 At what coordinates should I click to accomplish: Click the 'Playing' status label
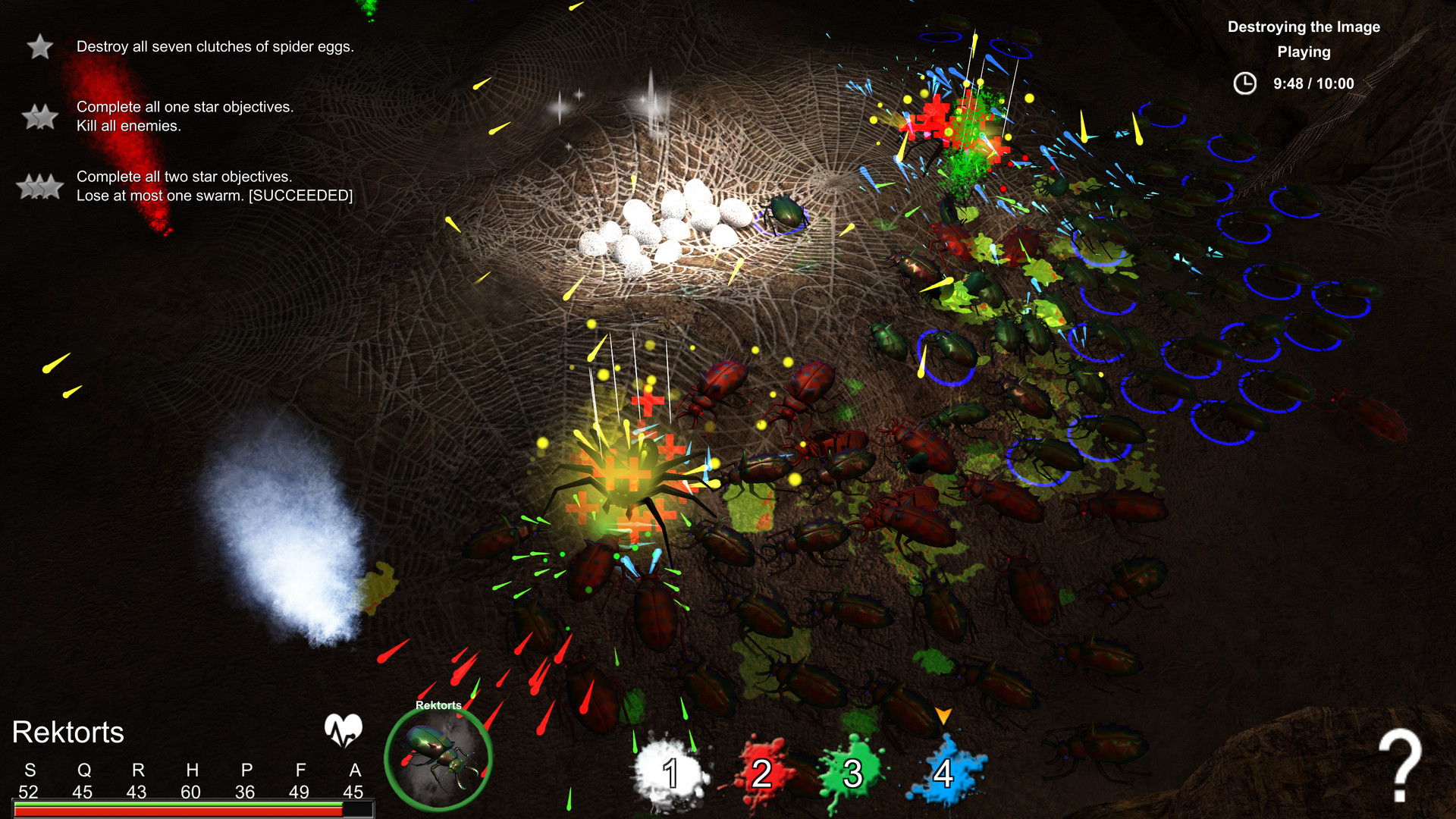[1304, 52]
